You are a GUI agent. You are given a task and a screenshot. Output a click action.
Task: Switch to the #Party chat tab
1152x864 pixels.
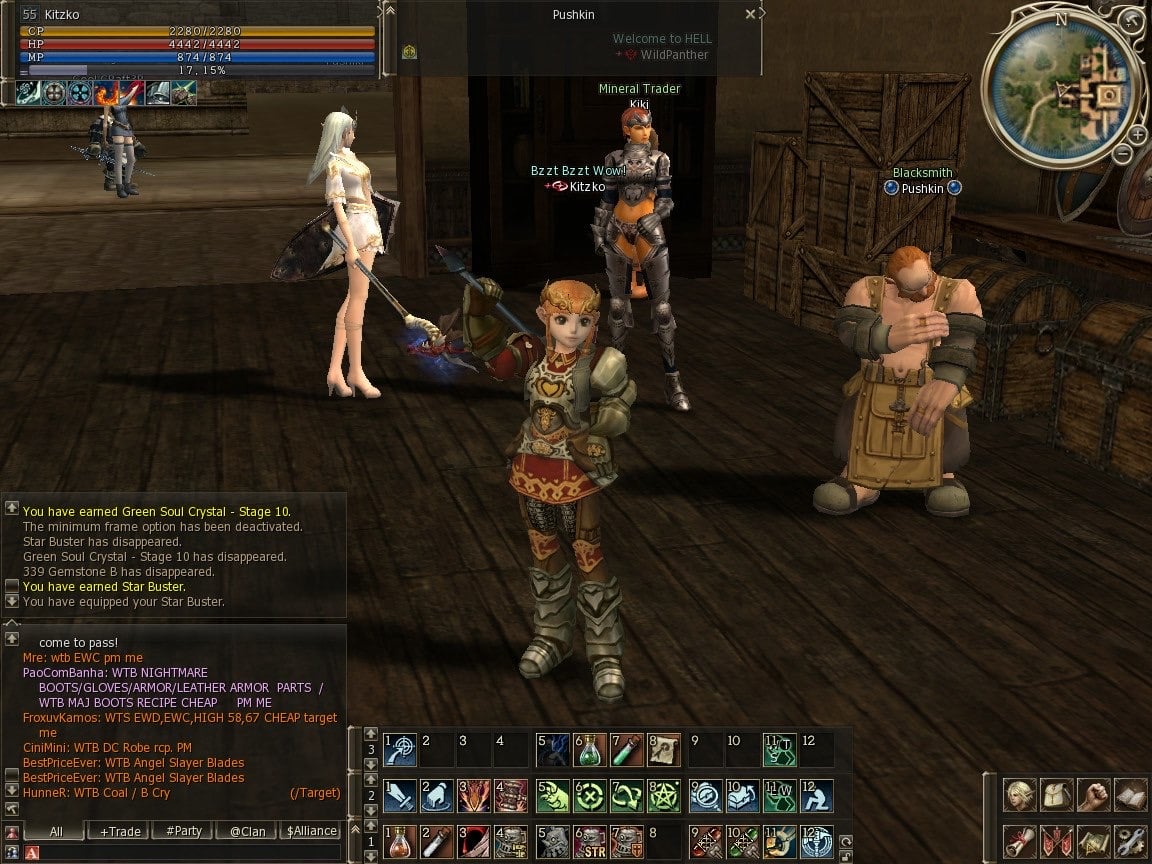184,831
